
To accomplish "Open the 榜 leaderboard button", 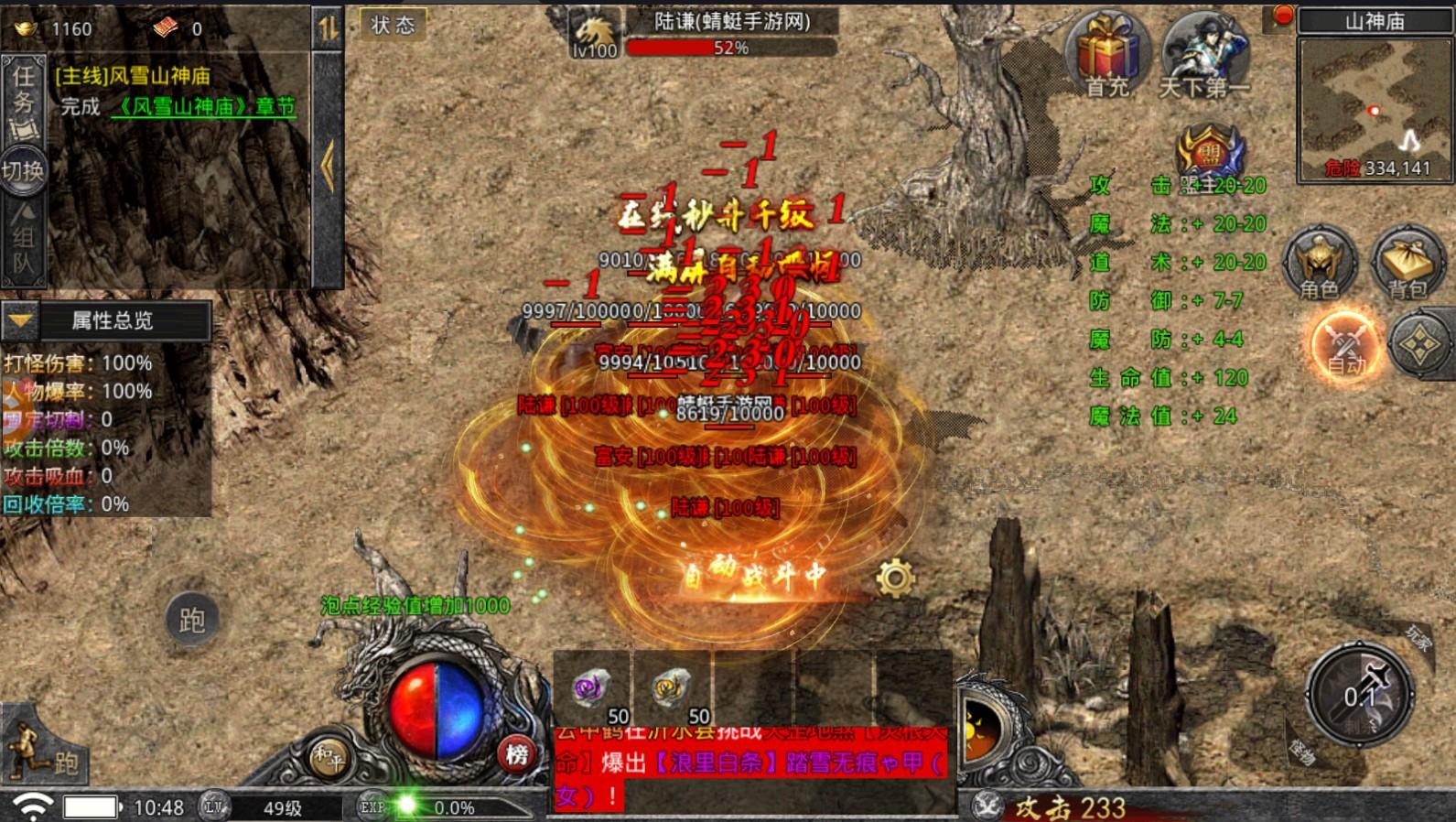I will (x=517, y=754).
